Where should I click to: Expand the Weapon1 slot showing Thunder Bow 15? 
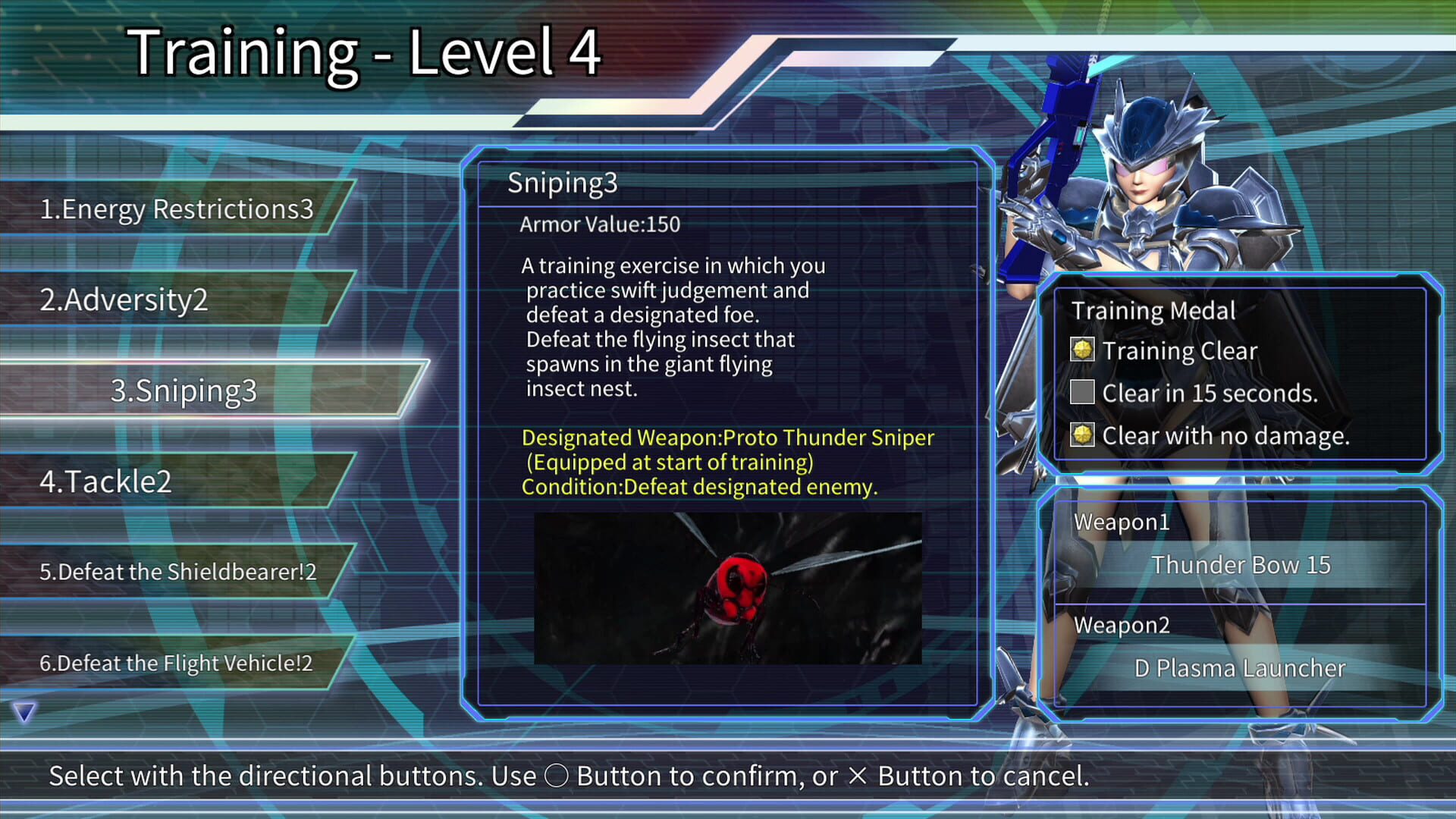click(1241, 564)
